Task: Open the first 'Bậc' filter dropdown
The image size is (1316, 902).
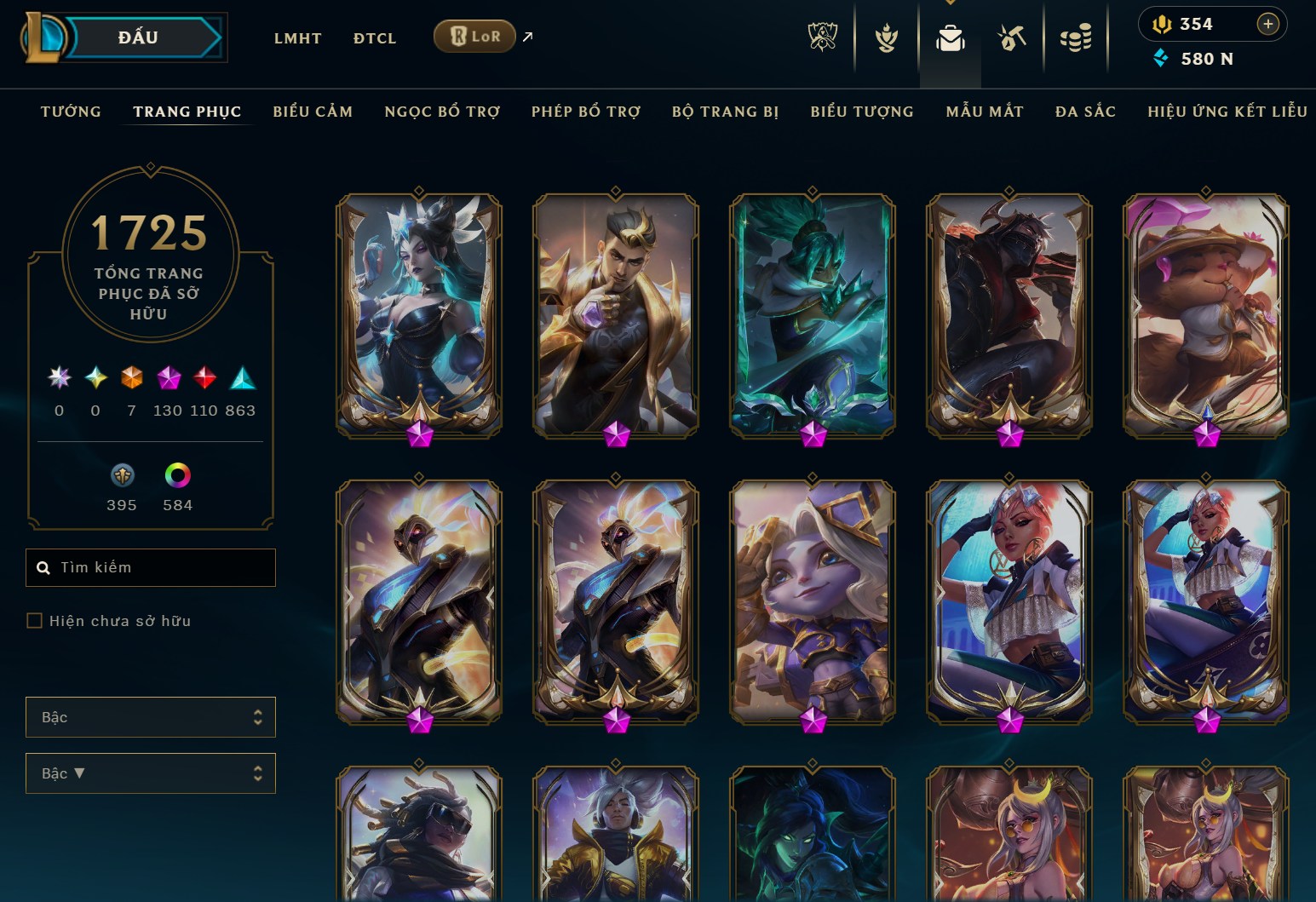Action: [x=151, y=717]
